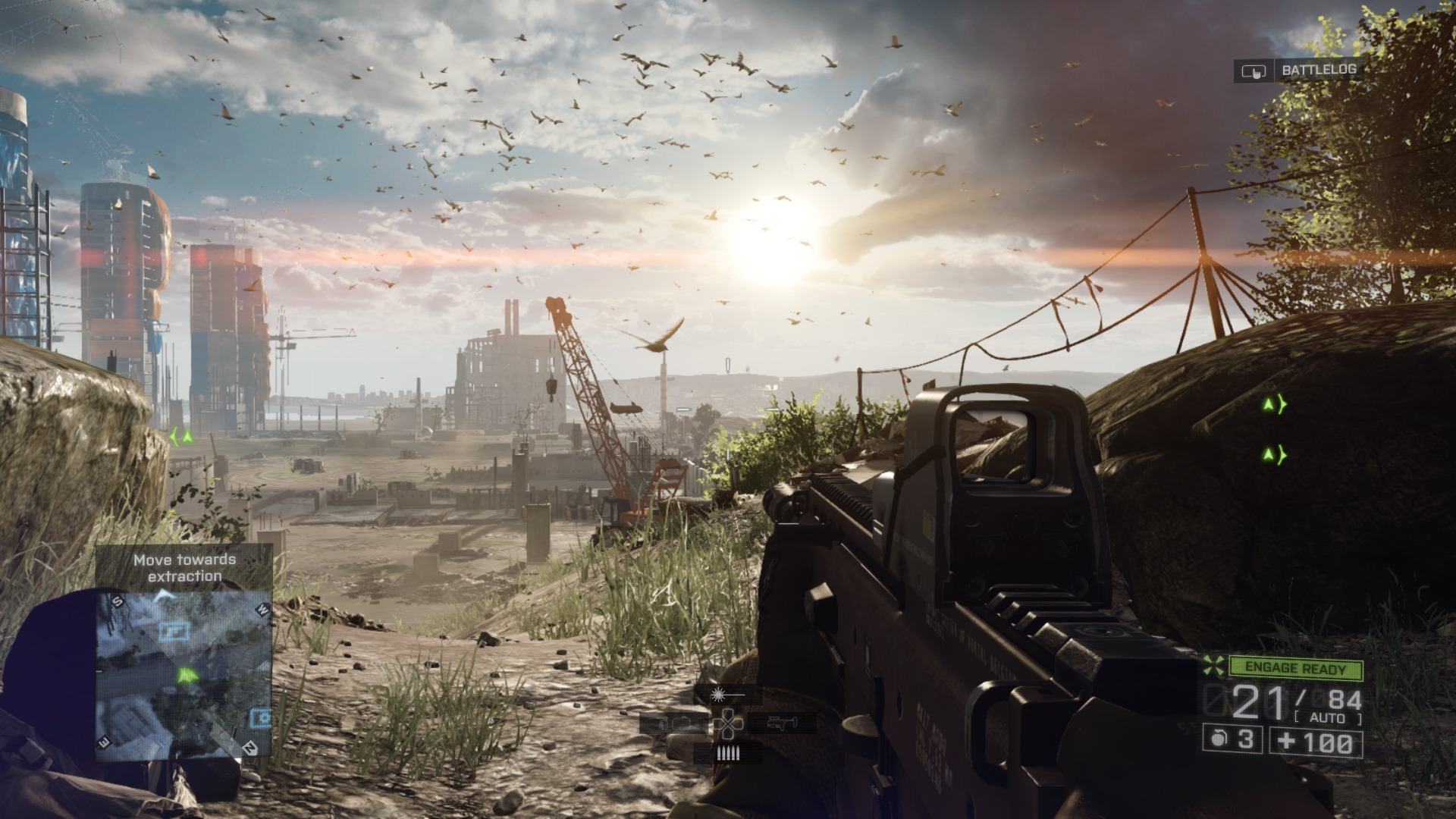Screen dimensions: 1456x819
Task: Activate the Engage Ready squad command
Action: (1294, 669)
